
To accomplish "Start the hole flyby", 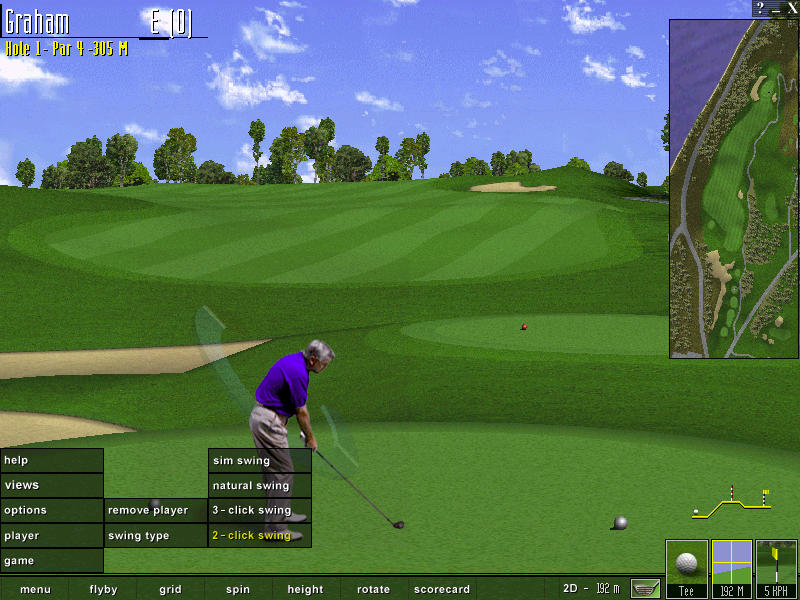I will pos(103,590).
